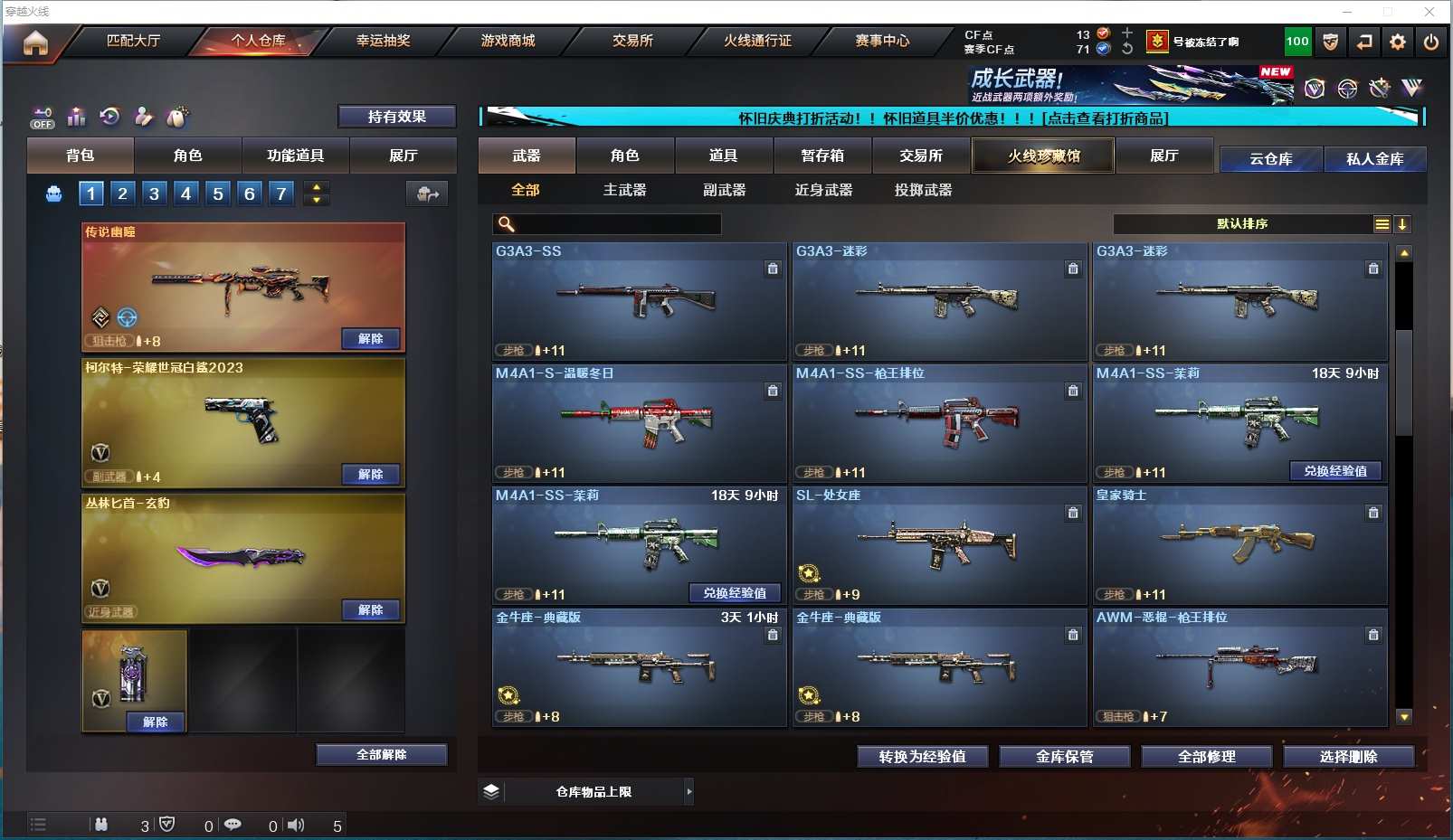Filter weapons by 主武器
This screenshot has height=840, width=1453.
pos(624,190)
